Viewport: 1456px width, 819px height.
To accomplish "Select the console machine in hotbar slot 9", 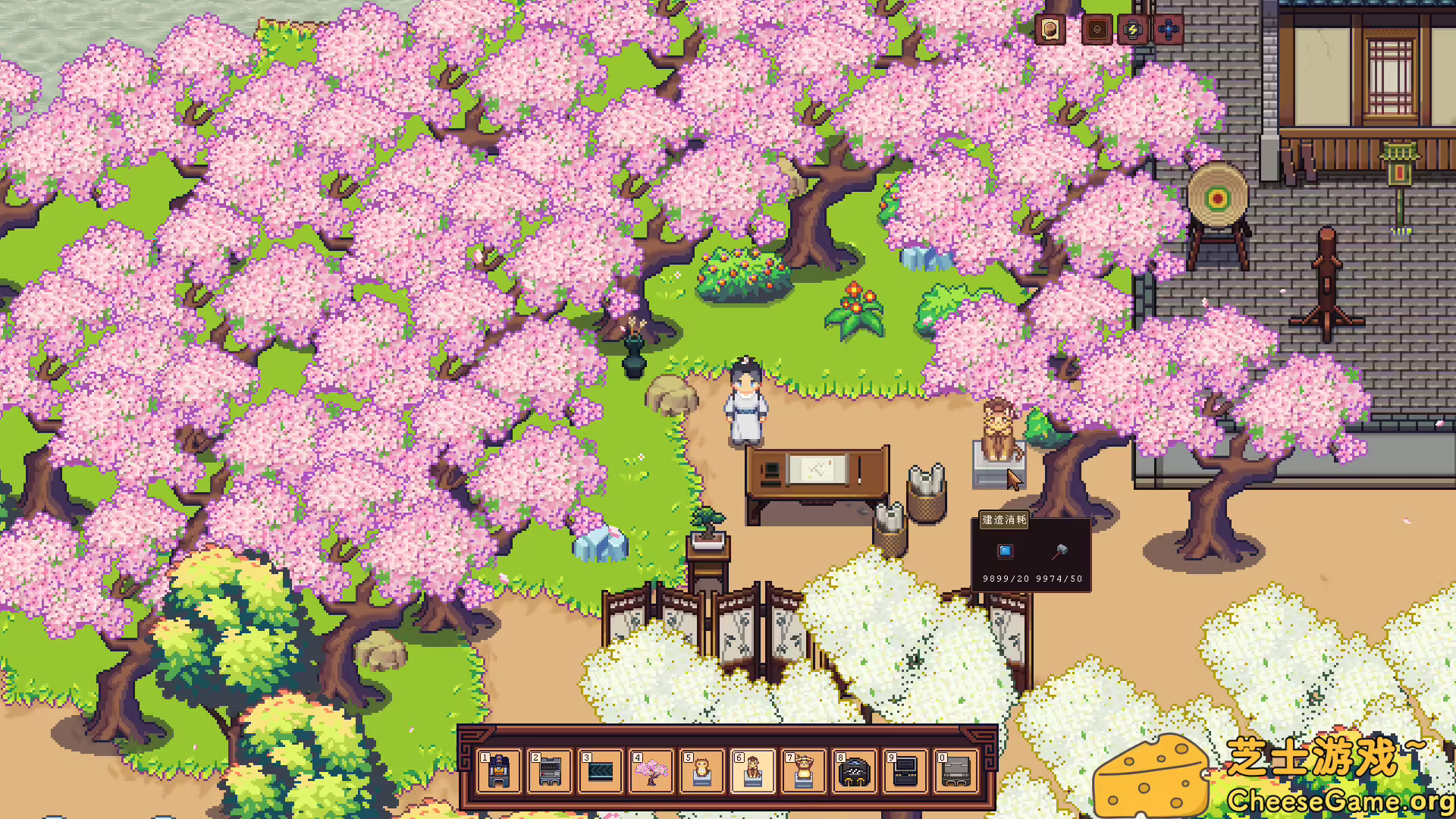I will [904, 773].
